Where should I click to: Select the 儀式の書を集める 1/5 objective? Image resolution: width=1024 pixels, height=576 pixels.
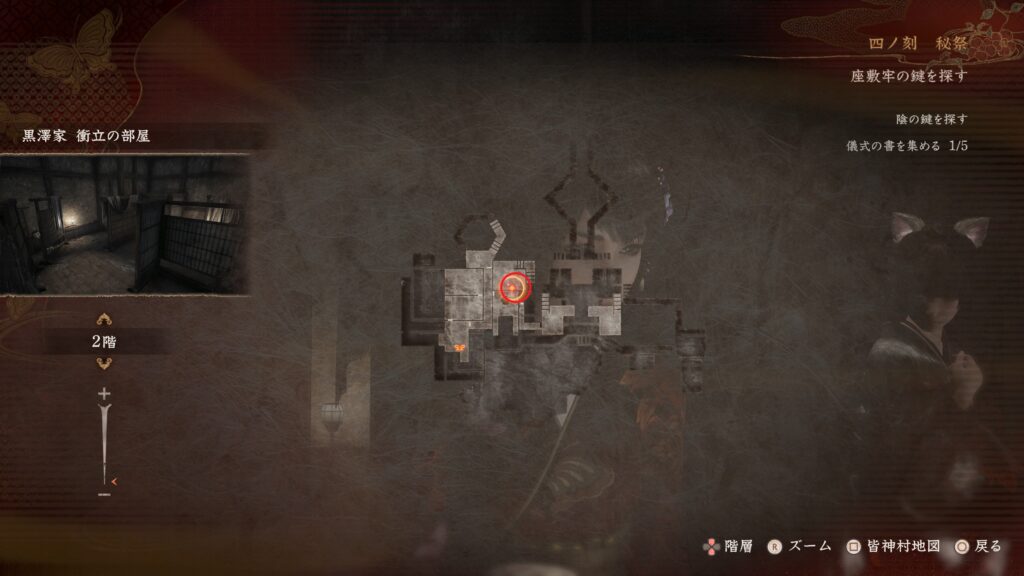click(x=906, y=146)
